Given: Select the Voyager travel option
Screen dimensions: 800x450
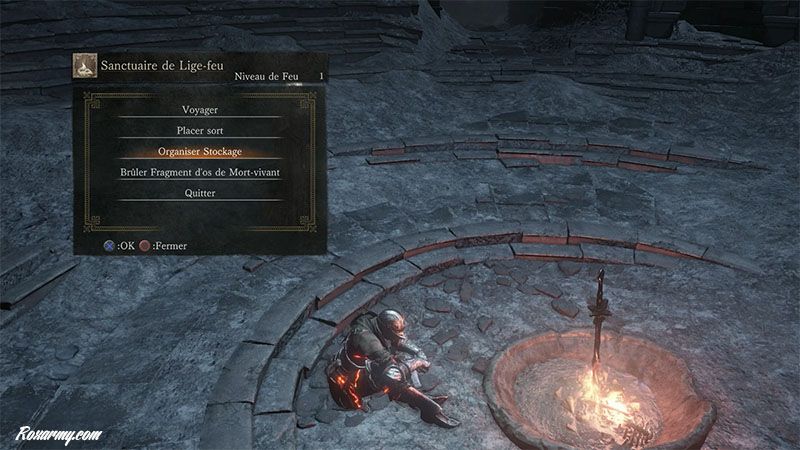Looking at the screenshot, I should point(200,110).
